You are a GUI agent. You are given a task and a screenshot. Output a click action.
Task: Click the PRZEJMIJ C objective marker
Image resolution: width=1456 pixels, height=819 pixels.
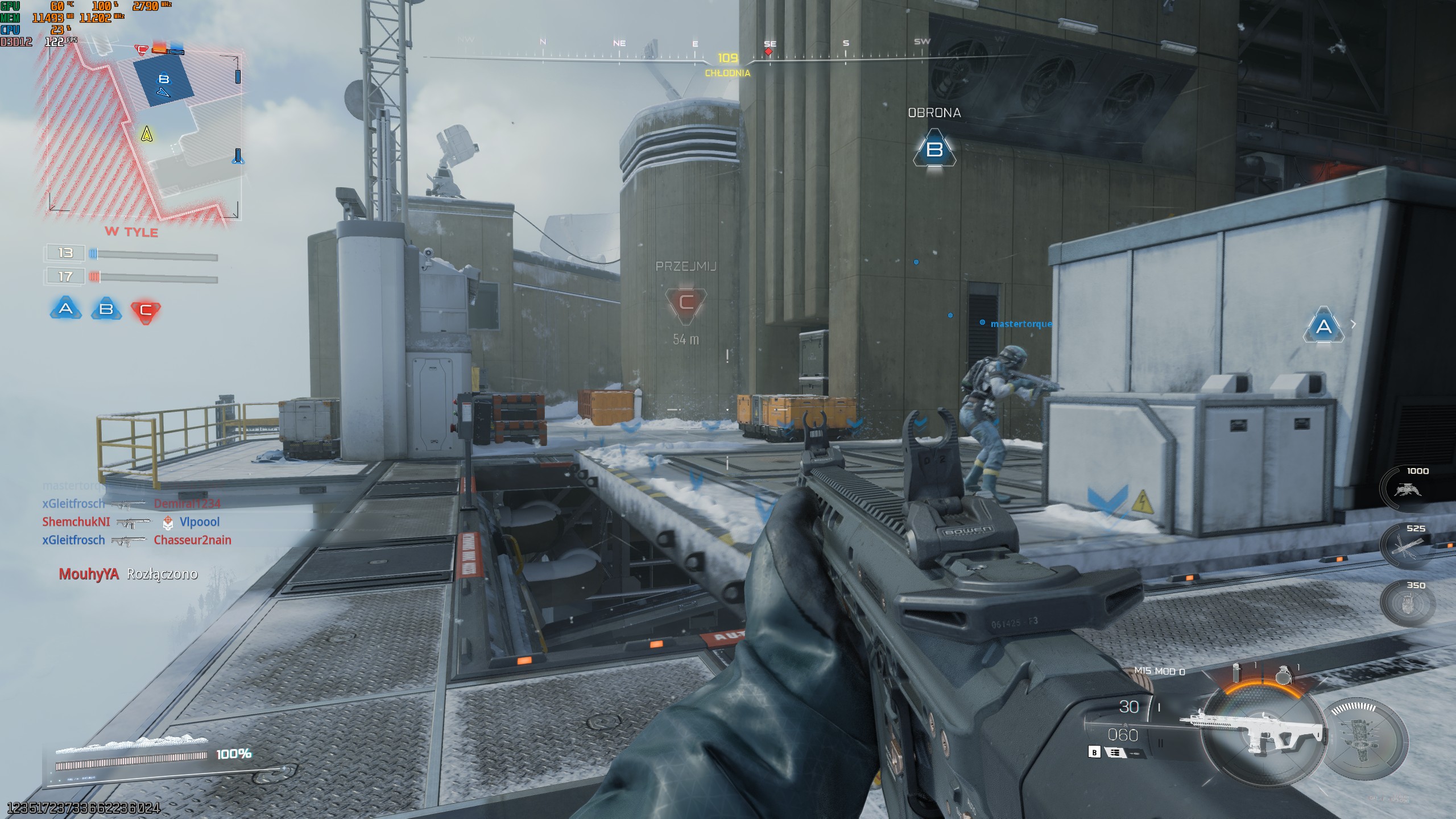(686, 303)
